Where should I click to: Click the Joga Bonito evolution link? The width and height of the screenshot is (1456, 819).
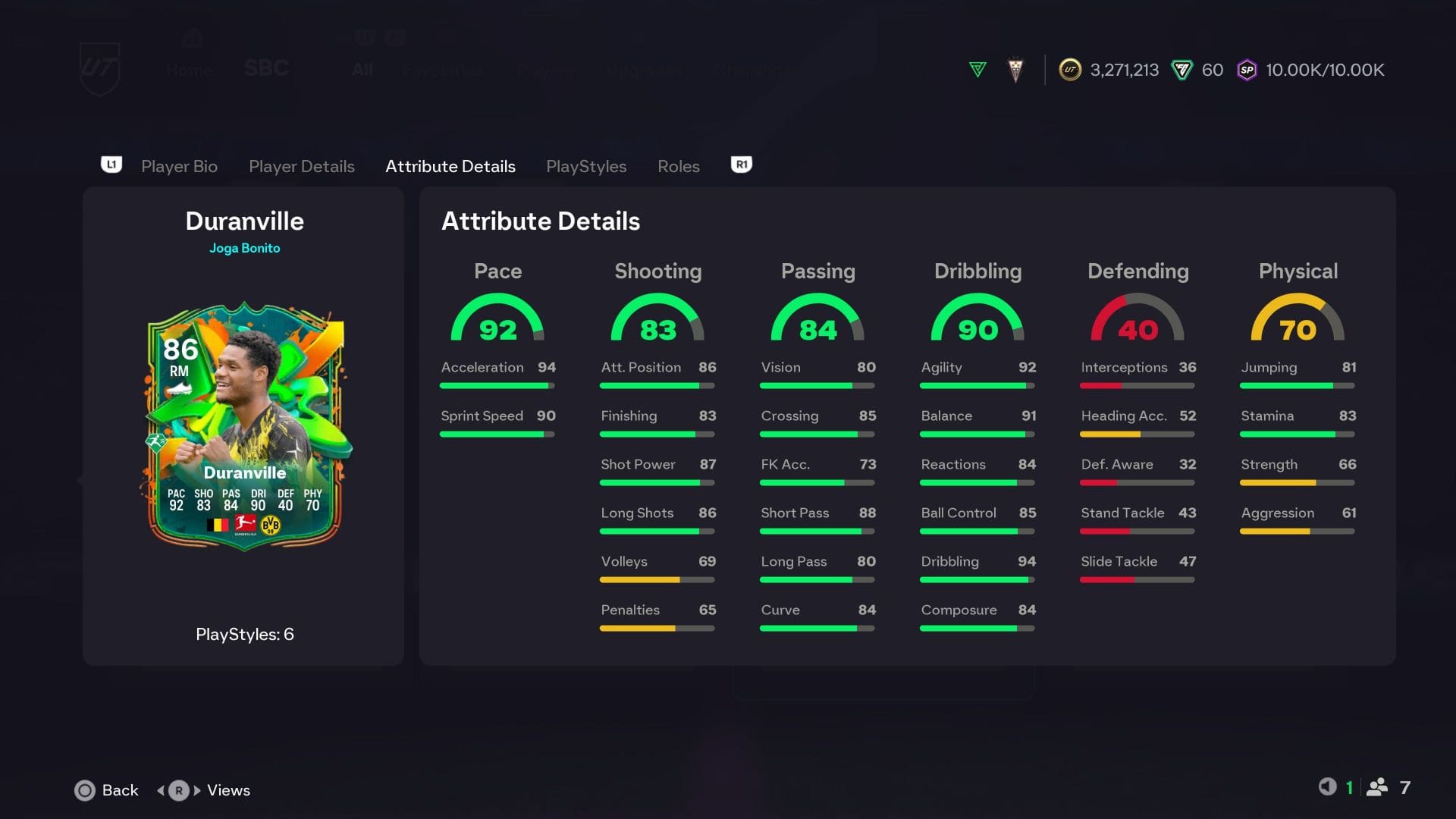[x=244, y=248]
